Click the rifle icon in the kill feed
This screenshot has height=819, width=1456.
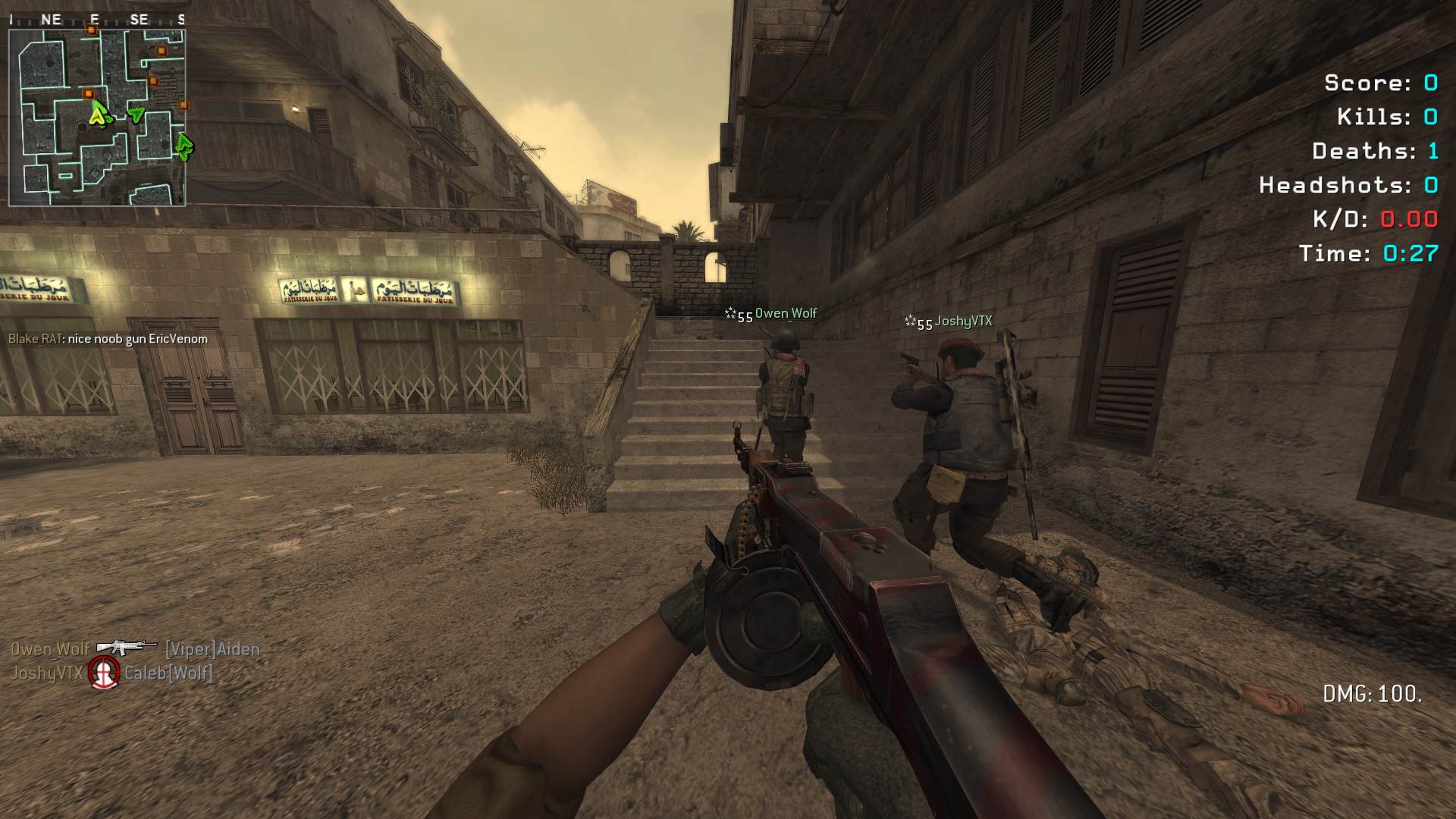(x=126, y=647)
